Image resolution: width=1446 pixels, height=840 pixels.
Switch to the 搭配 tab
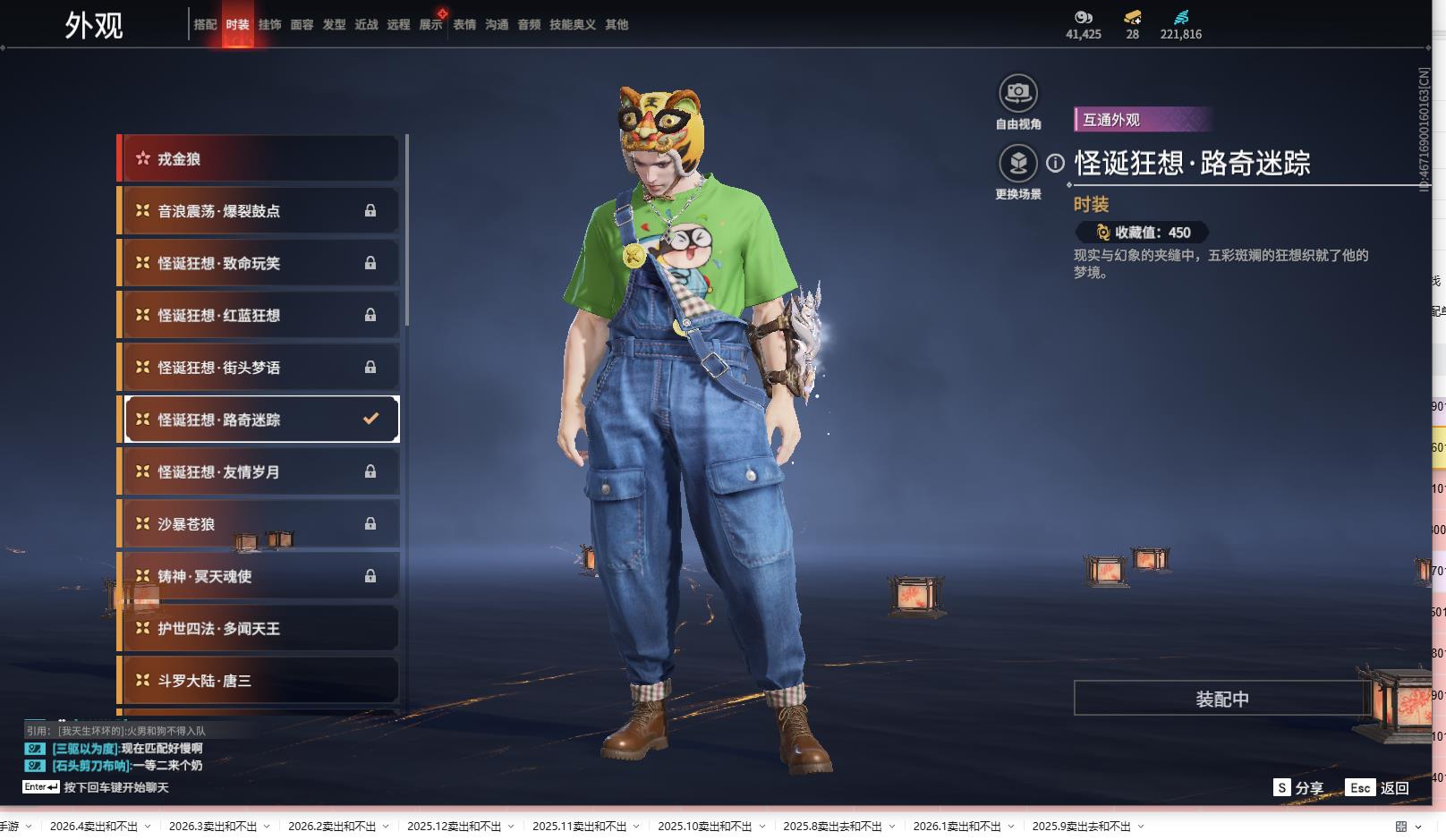(x=205, y=25)
